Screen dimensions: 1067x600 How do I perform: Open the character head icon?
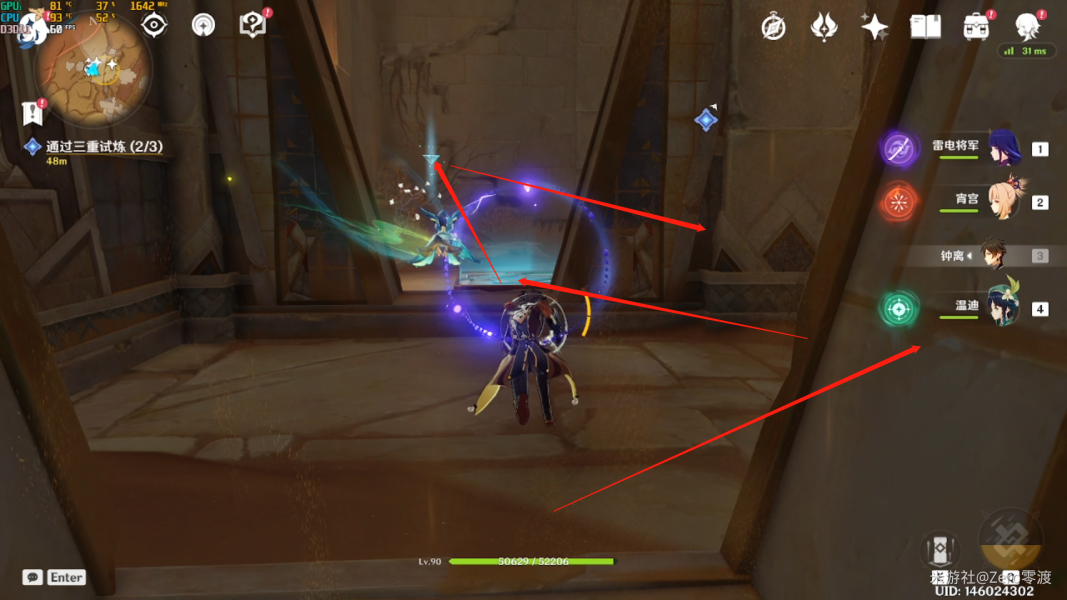(x=1027, y=26)
